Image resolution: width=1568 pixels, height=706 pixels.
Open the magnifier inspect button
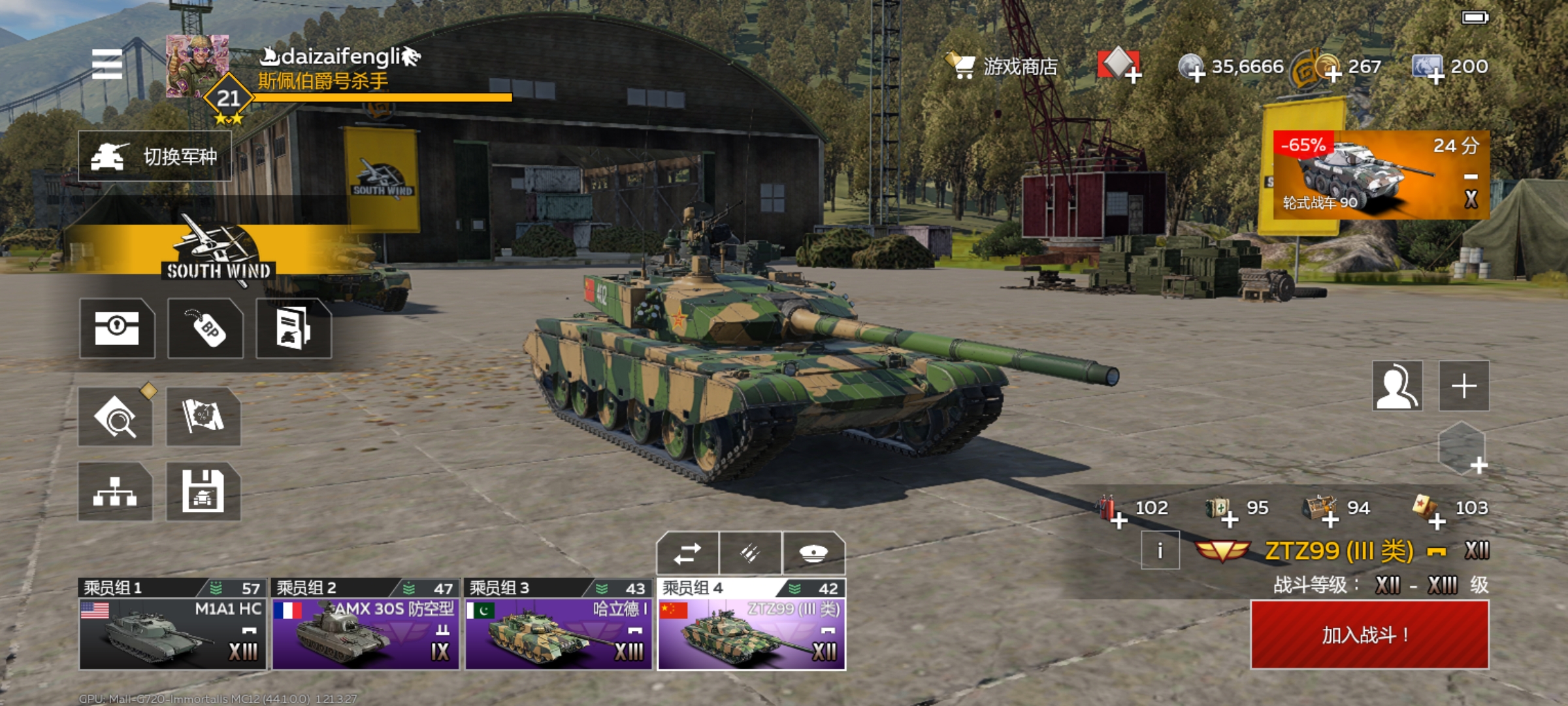(116, 416)
